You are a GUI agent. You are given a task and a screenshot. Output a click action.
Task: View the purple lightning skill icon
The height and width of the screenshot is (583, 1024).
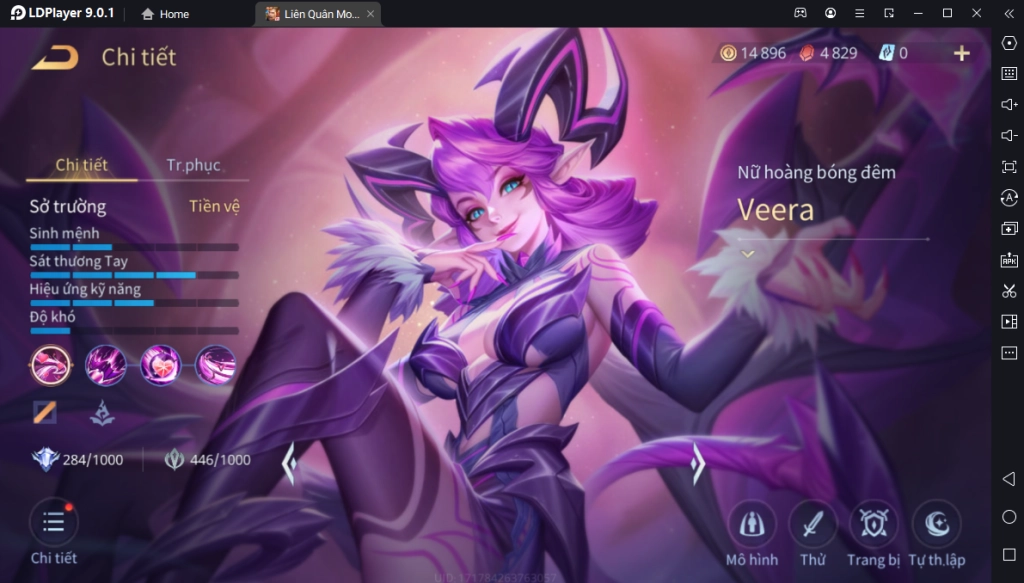(x=105, y=365)
